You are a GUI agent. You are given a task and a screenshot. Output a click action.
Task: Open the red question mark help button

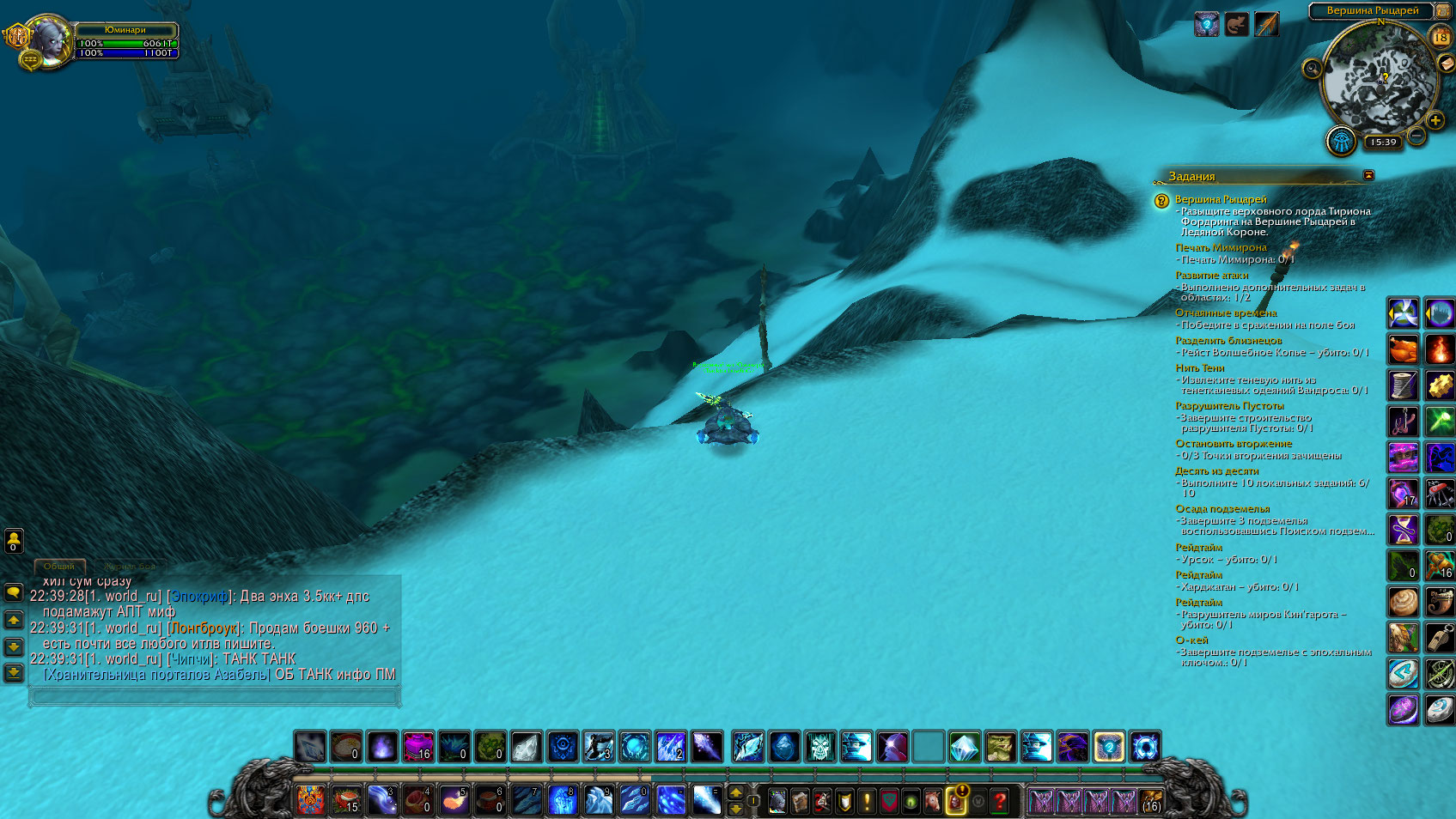coord(1000,801)
